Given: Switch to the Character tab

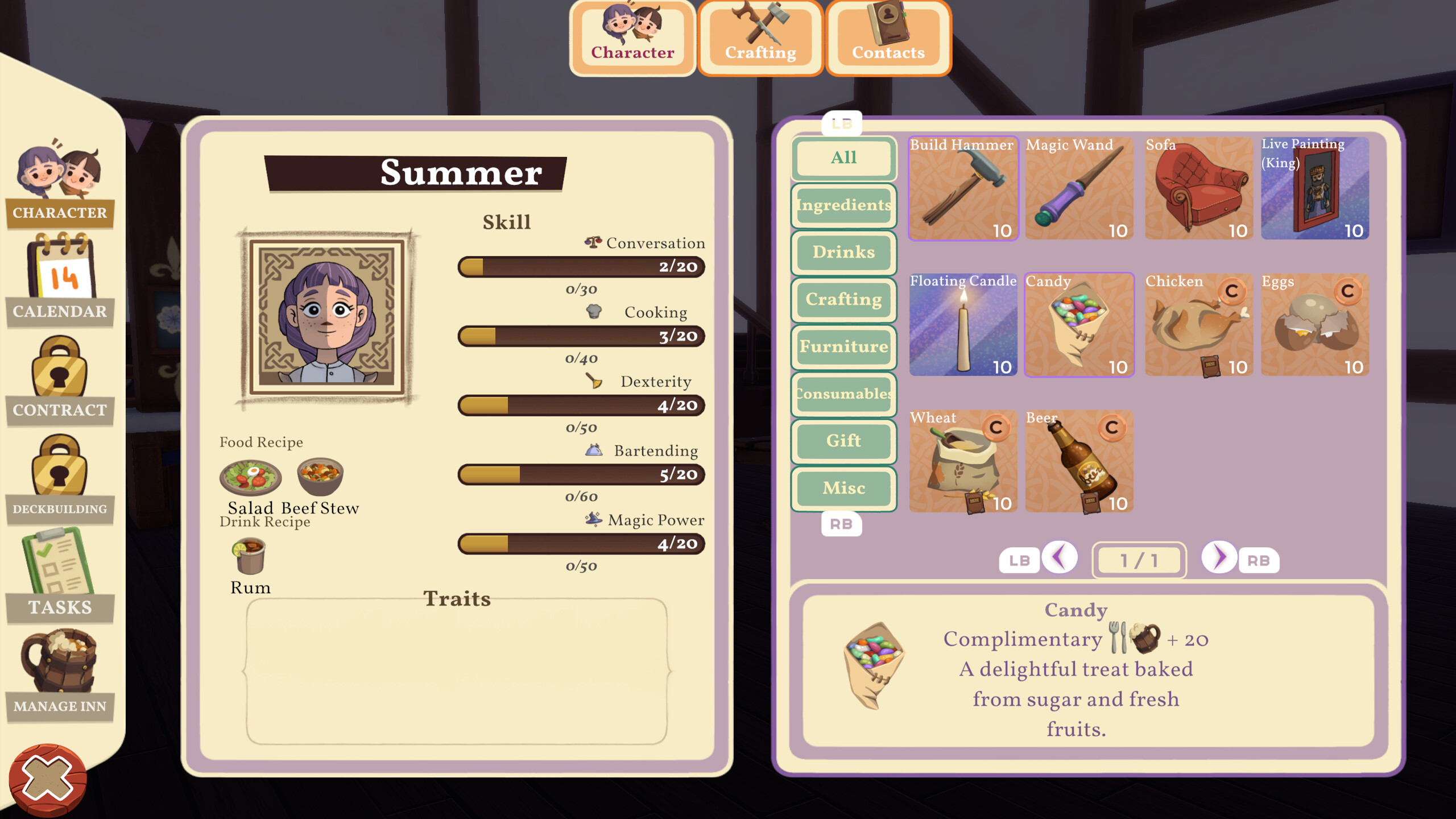Looking at the screenshot, I should click(632, 37).
